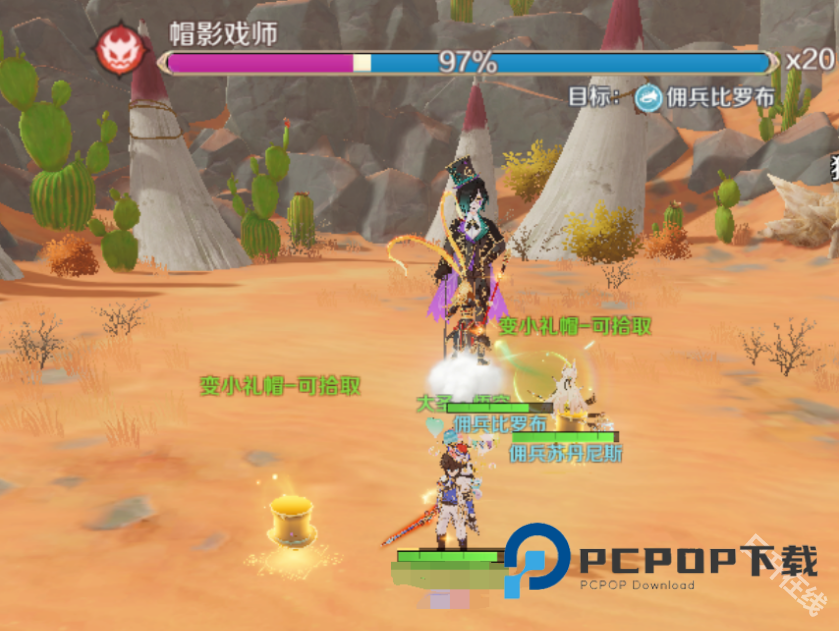Click the 帽影戏师 boss portrait icon
Image resolution: width=839 pixels, height=631 pixels.
(x=118, y=48)
